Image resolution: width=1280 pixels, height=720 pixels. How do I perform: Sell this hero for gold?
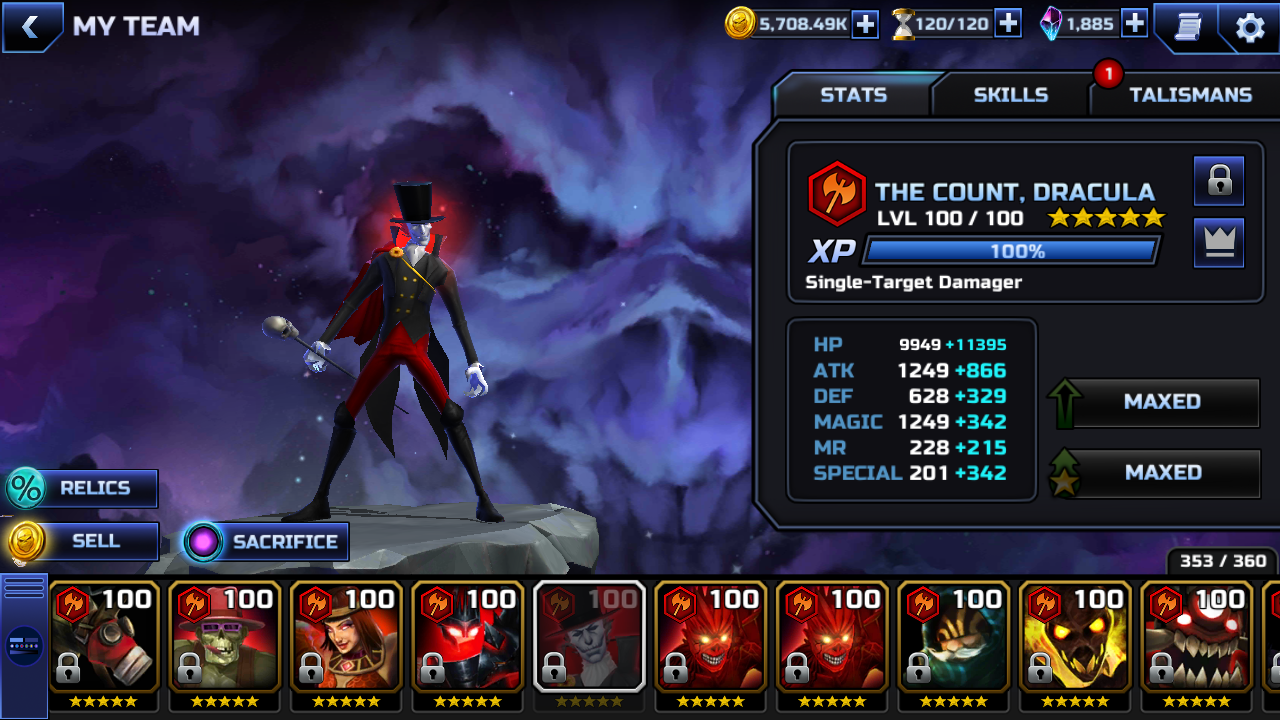click(84, 542)
